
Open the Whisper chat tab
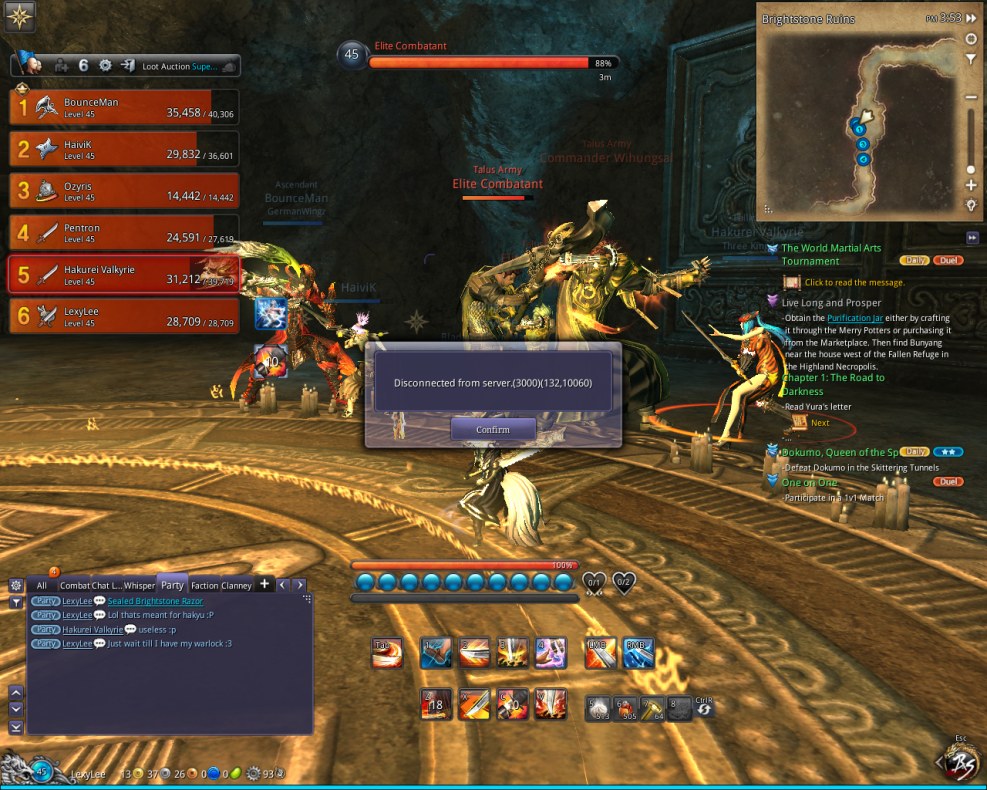pyautogui.click(x=140, y=585)
